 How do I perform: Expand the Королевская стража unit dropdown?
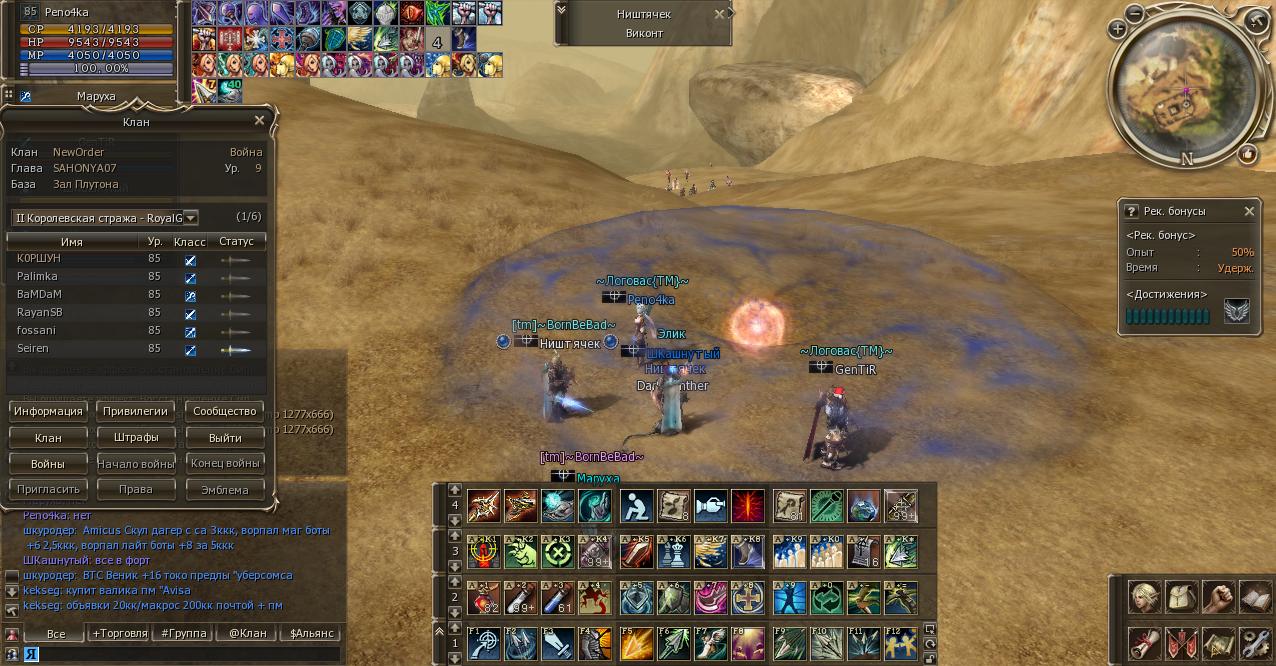tap(190, 217)
